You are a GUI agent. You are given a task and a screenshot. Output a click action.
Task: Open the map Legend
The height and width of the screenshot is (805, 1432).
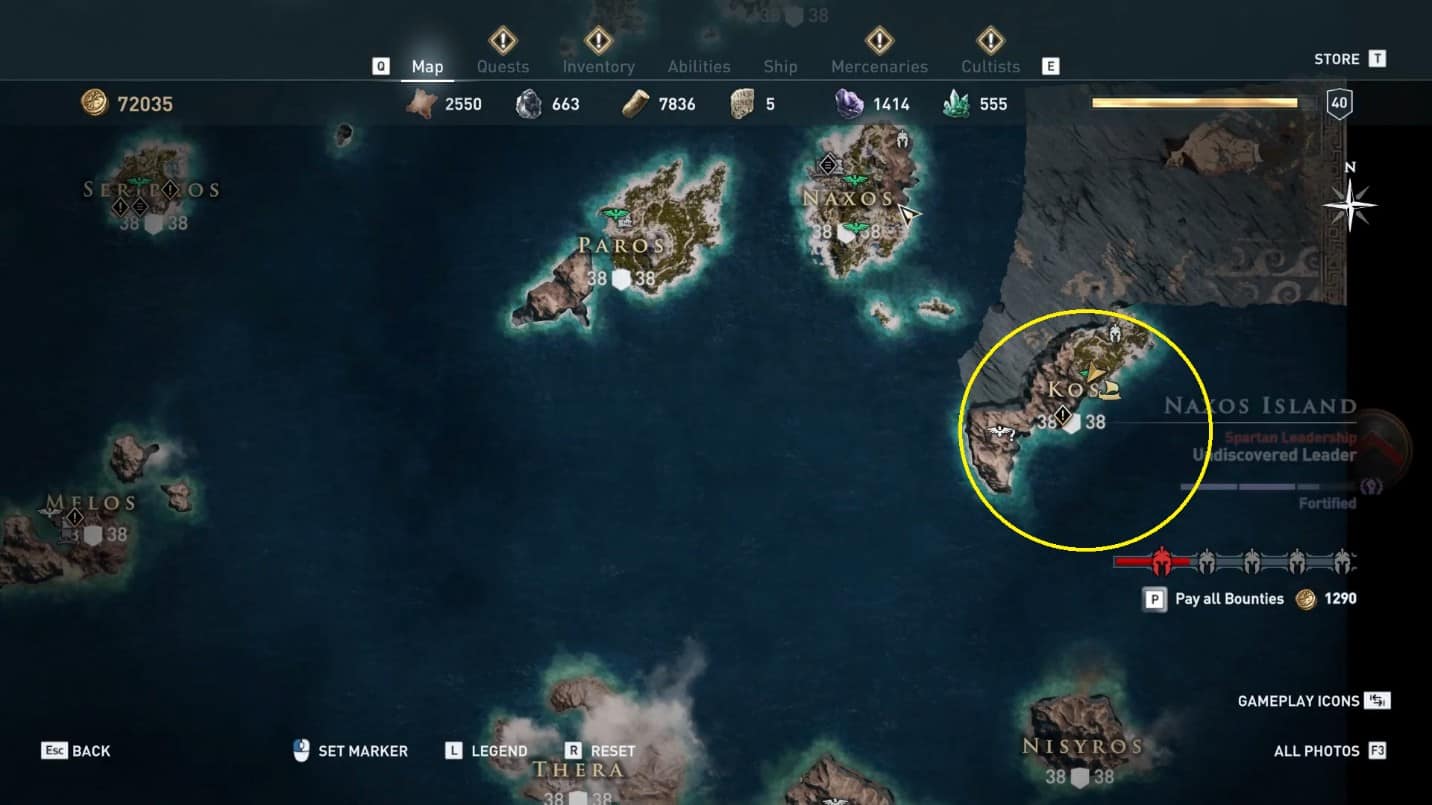click(x=487, y=751)
